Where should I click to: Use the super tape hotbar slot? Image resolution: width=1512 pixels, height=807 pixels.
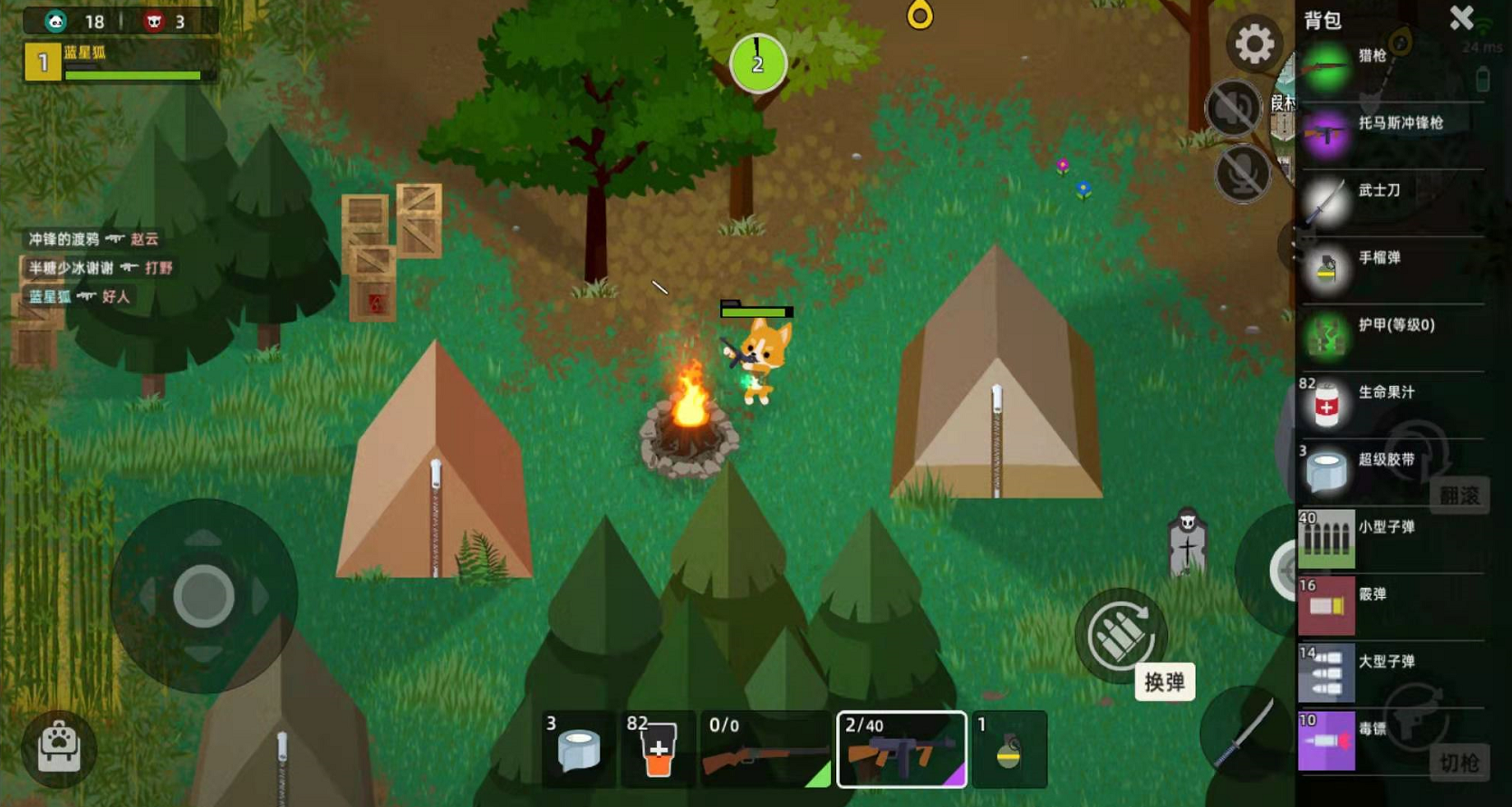pyautogui.click(x=579, y=749)
